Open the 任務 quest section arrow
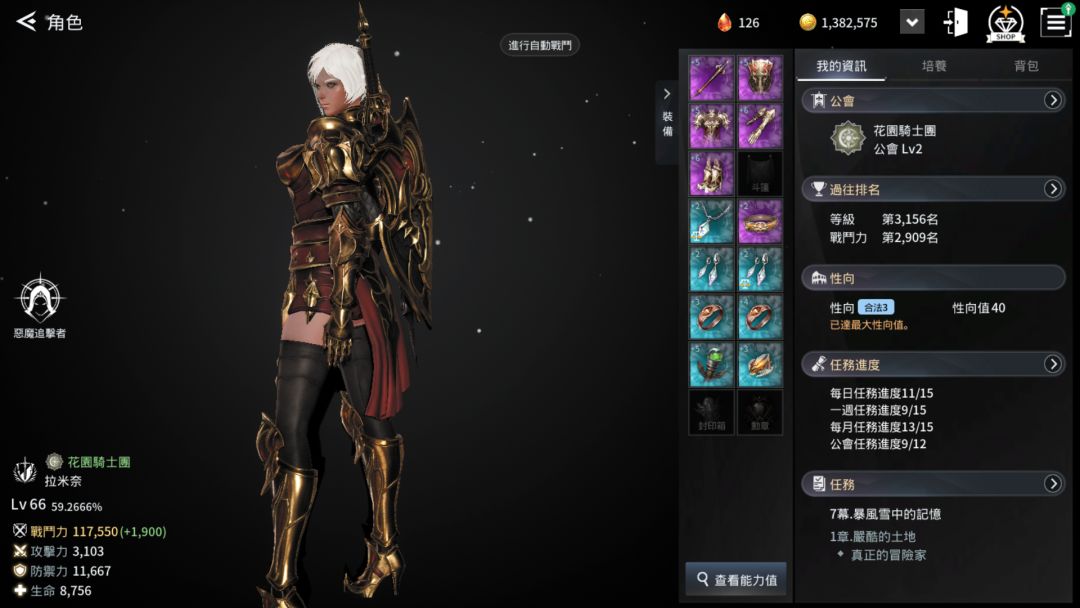1080x608 pixels. 1052,484
